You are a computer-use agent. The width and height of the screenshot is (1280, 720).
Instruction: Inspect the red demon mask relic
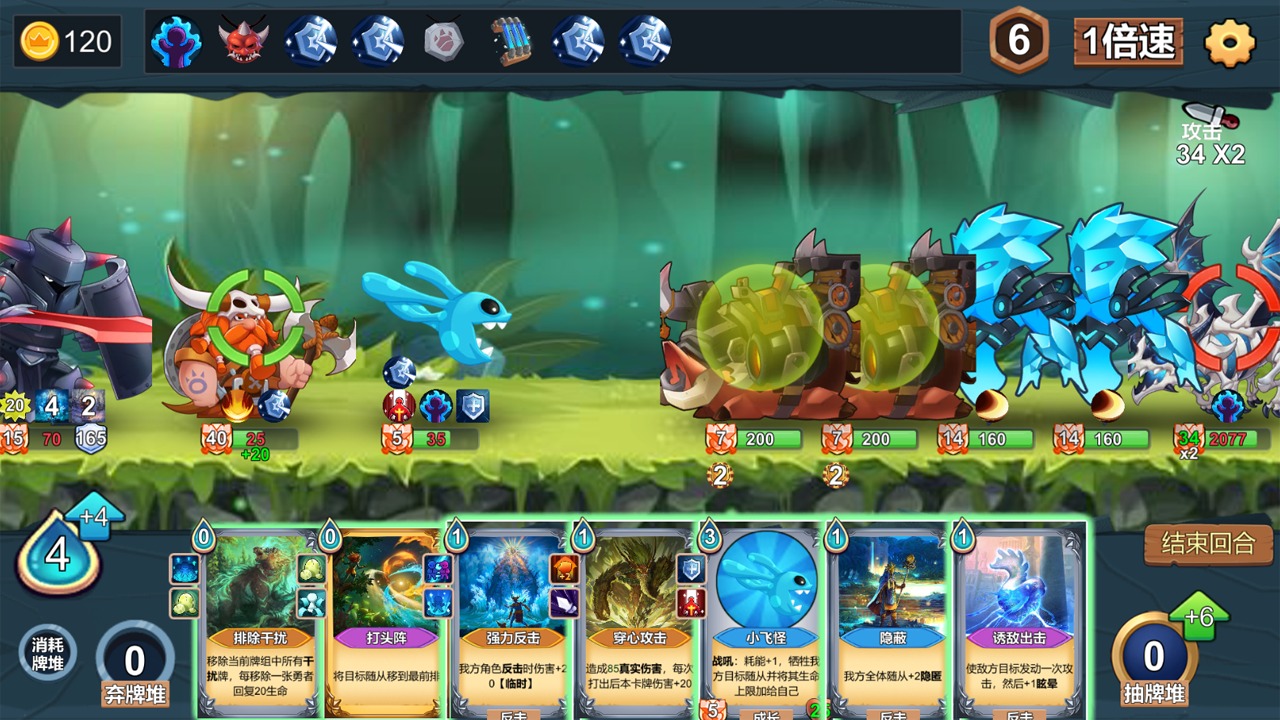click(x=243, y=42)
